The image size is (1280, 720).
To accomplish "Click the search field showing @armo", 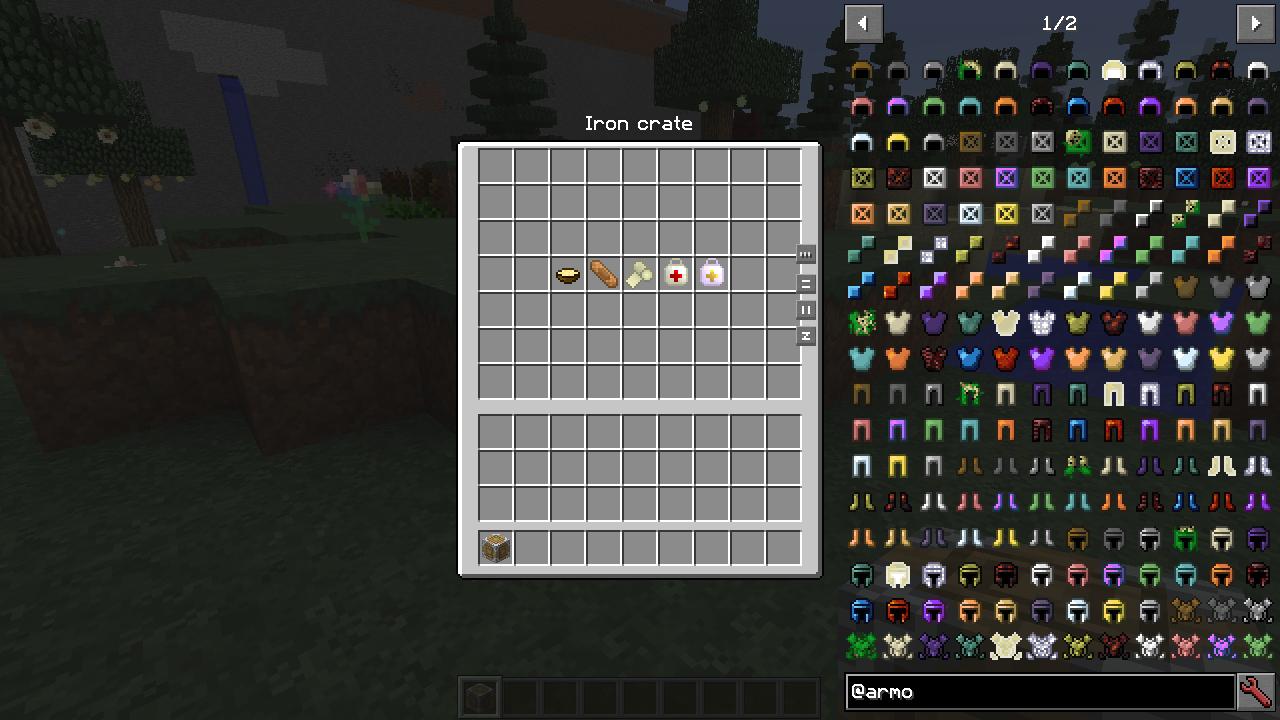I will pos(1040,692).
